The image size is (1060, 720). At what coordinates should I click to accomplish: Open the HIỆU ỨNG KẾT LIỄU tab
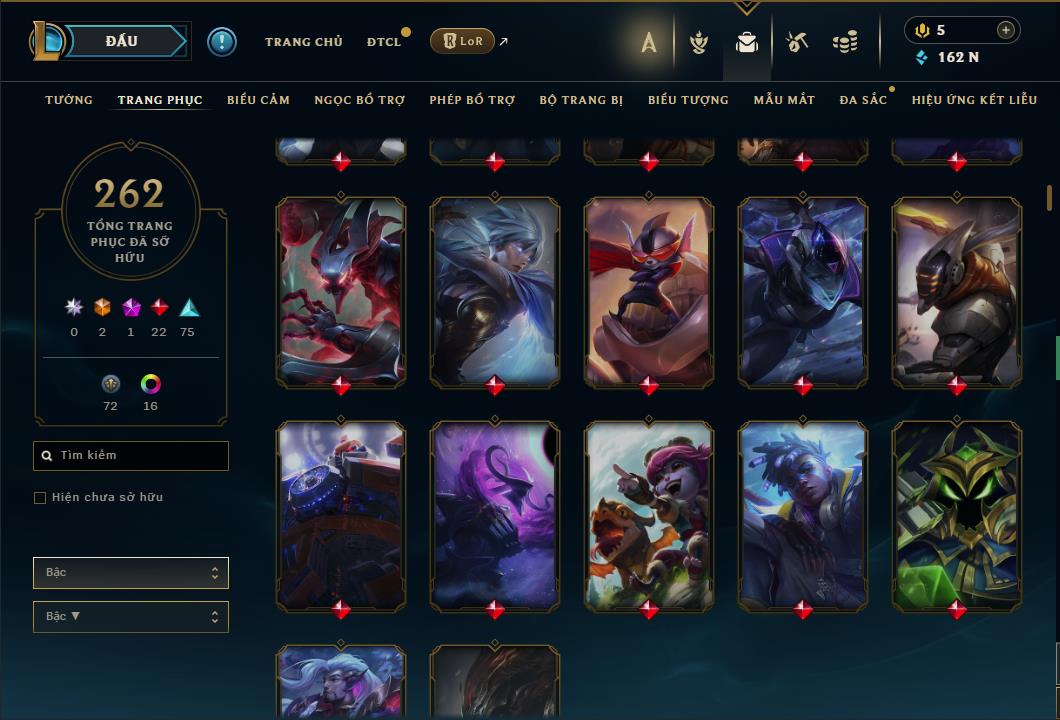972,100
